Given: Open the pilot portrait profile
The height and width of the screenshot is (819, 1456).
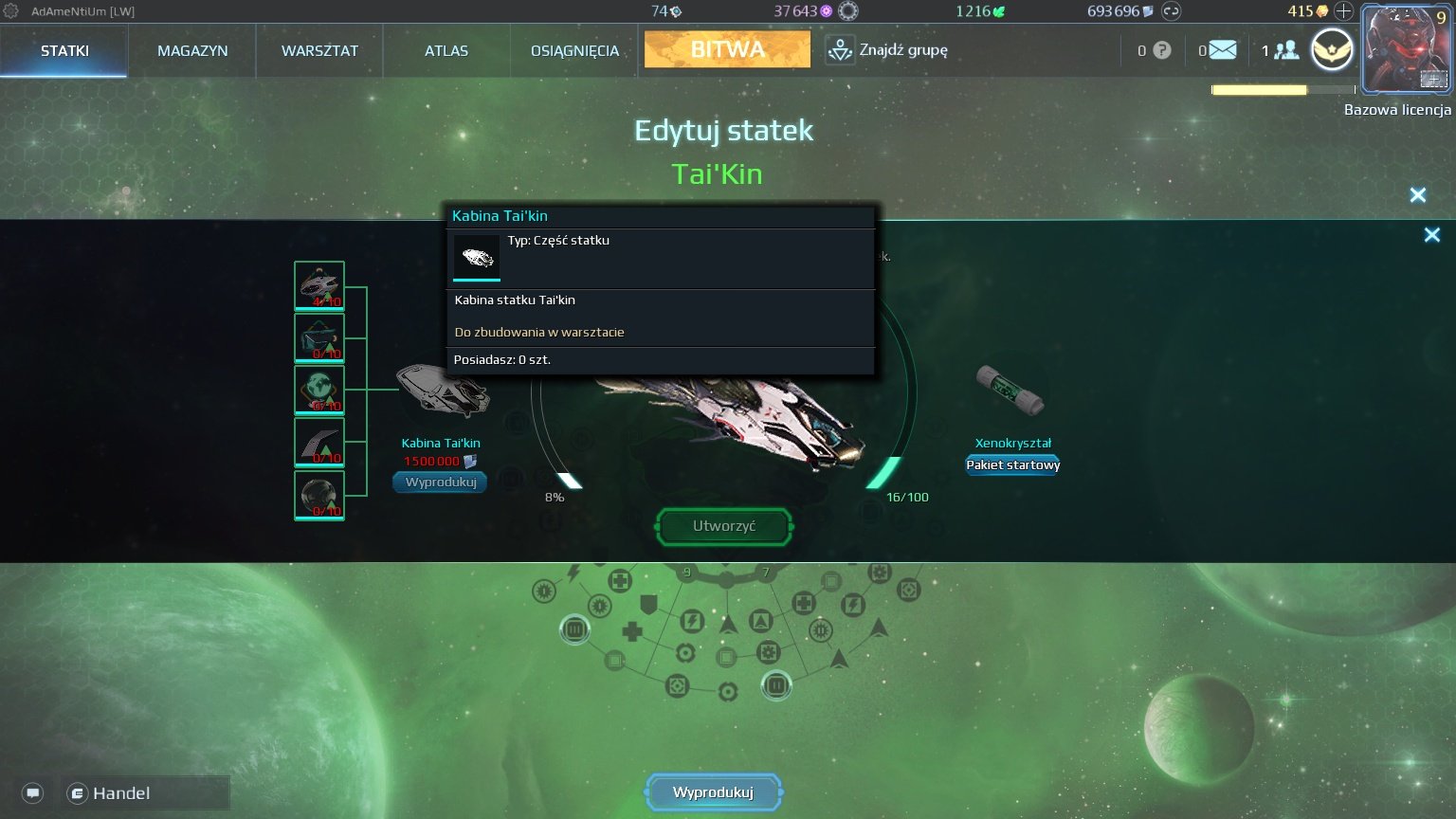Looking at the screenshot, I should [1406, 48].
